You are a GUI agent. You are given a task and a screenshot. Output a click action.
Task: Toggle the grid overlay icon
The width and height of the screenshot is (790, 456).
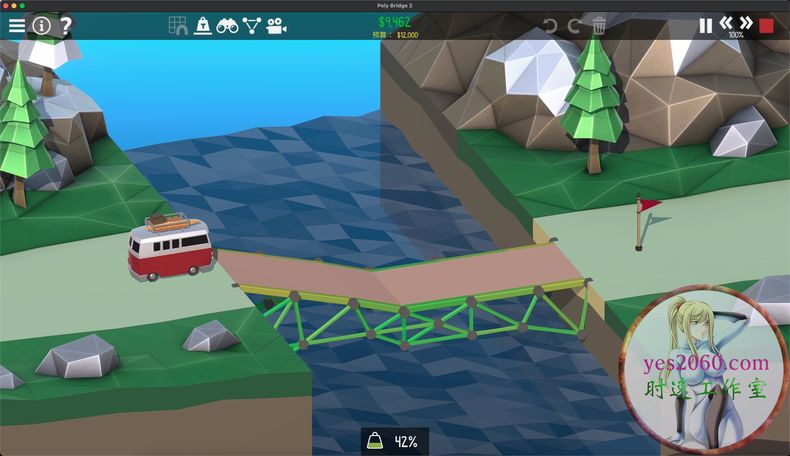pyautogui.click(x=178, y=25)
